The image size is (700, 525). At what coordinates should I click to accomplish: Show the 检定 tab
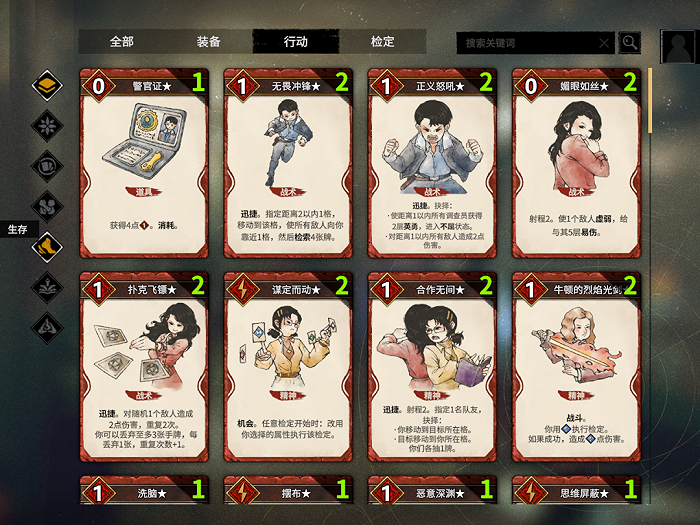click(x=382, y=42)
